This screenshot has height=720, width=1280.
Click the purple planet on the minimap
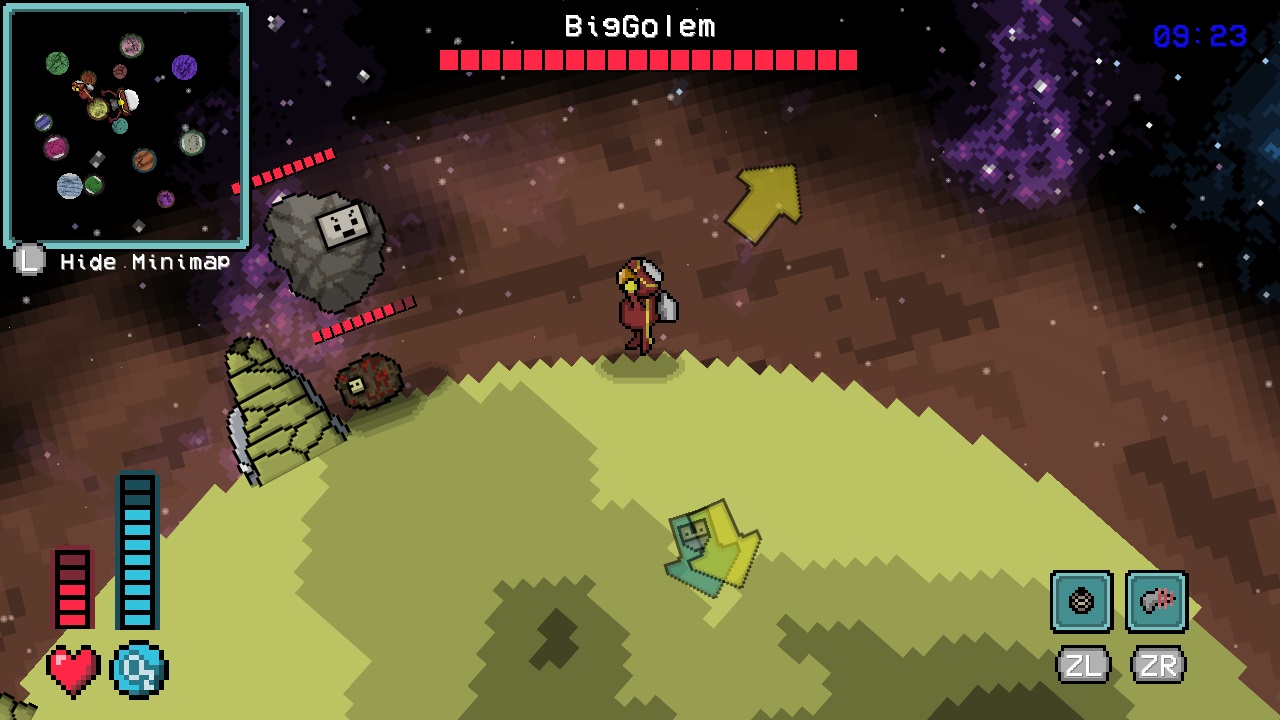coord(184,66)
